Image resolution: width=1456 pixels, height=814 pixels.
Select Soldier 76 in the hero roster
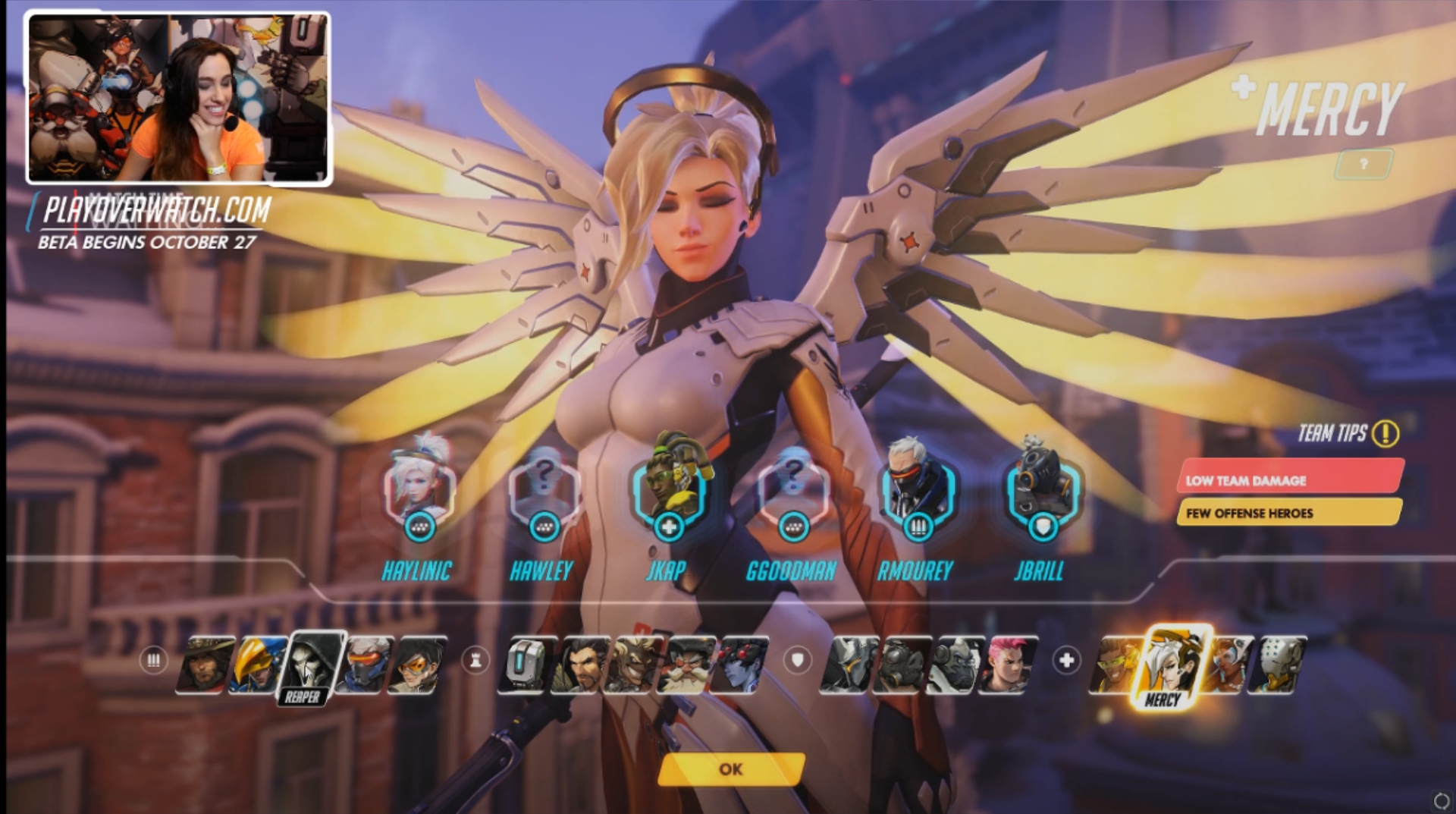pyautogui.click(x=366, y=665)
